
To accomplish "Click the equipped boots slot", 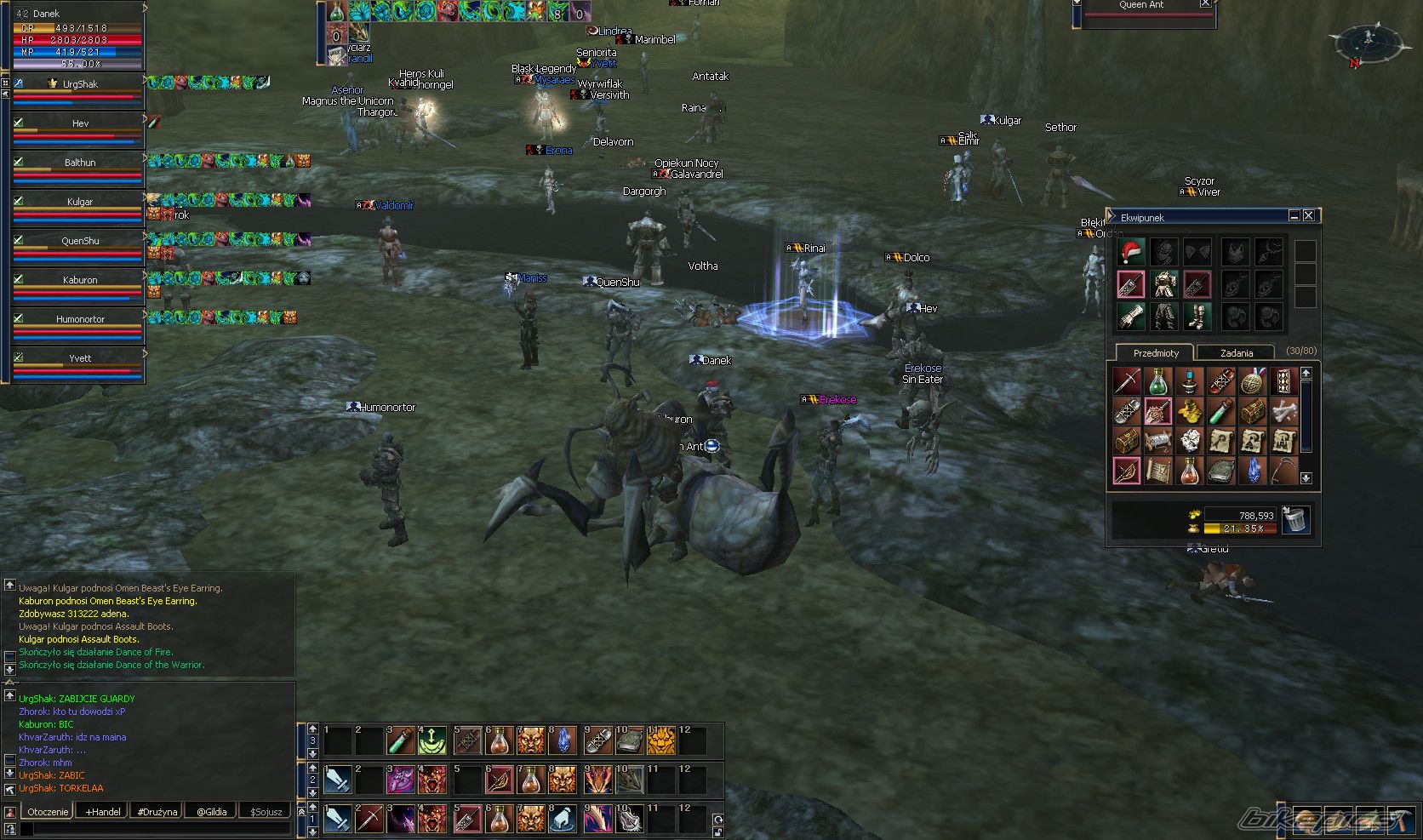I will 1197,317.
